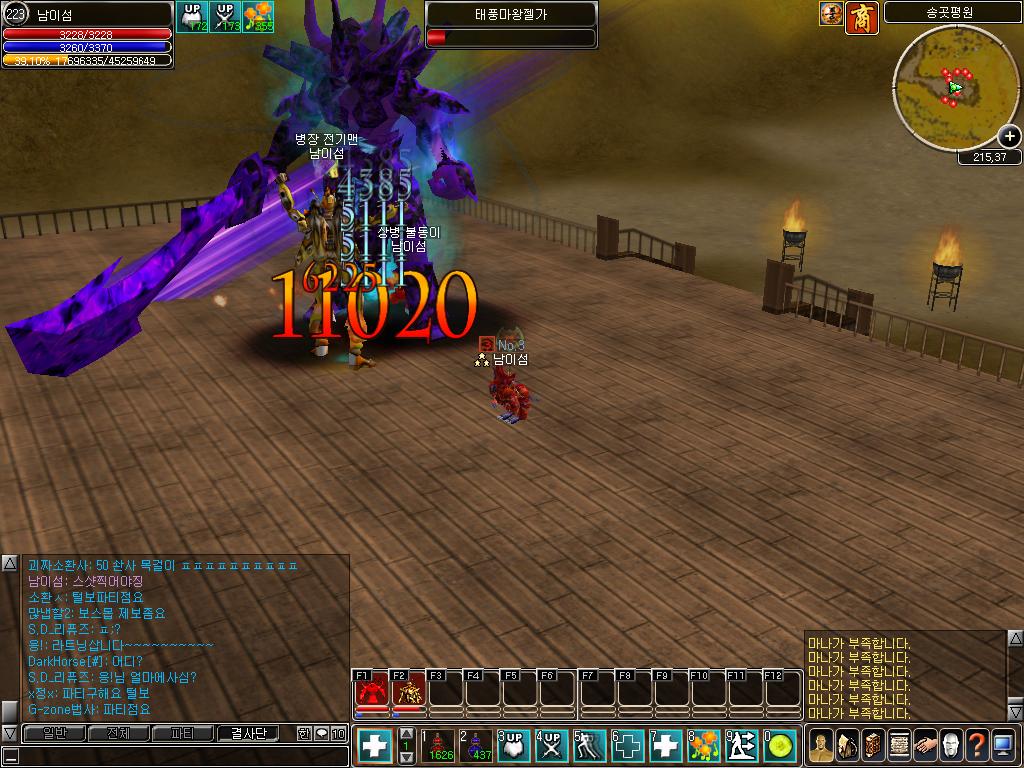Screen dimensions: 1024x768
Task: Use the blue potion with 437 count
Action: click(x=476, y=745)
